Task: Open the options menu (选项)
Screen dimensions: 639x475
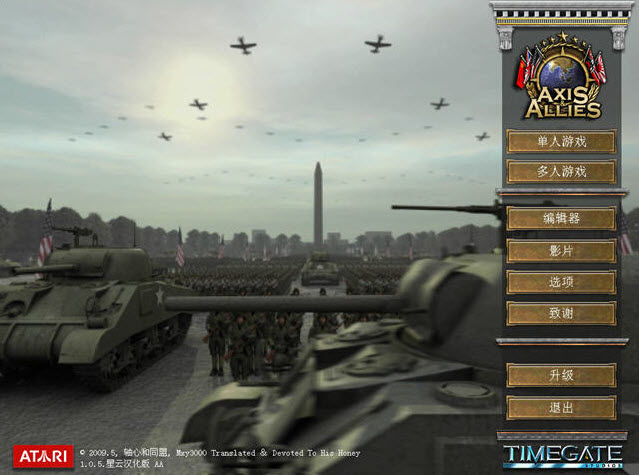Action: pos(560,282)
